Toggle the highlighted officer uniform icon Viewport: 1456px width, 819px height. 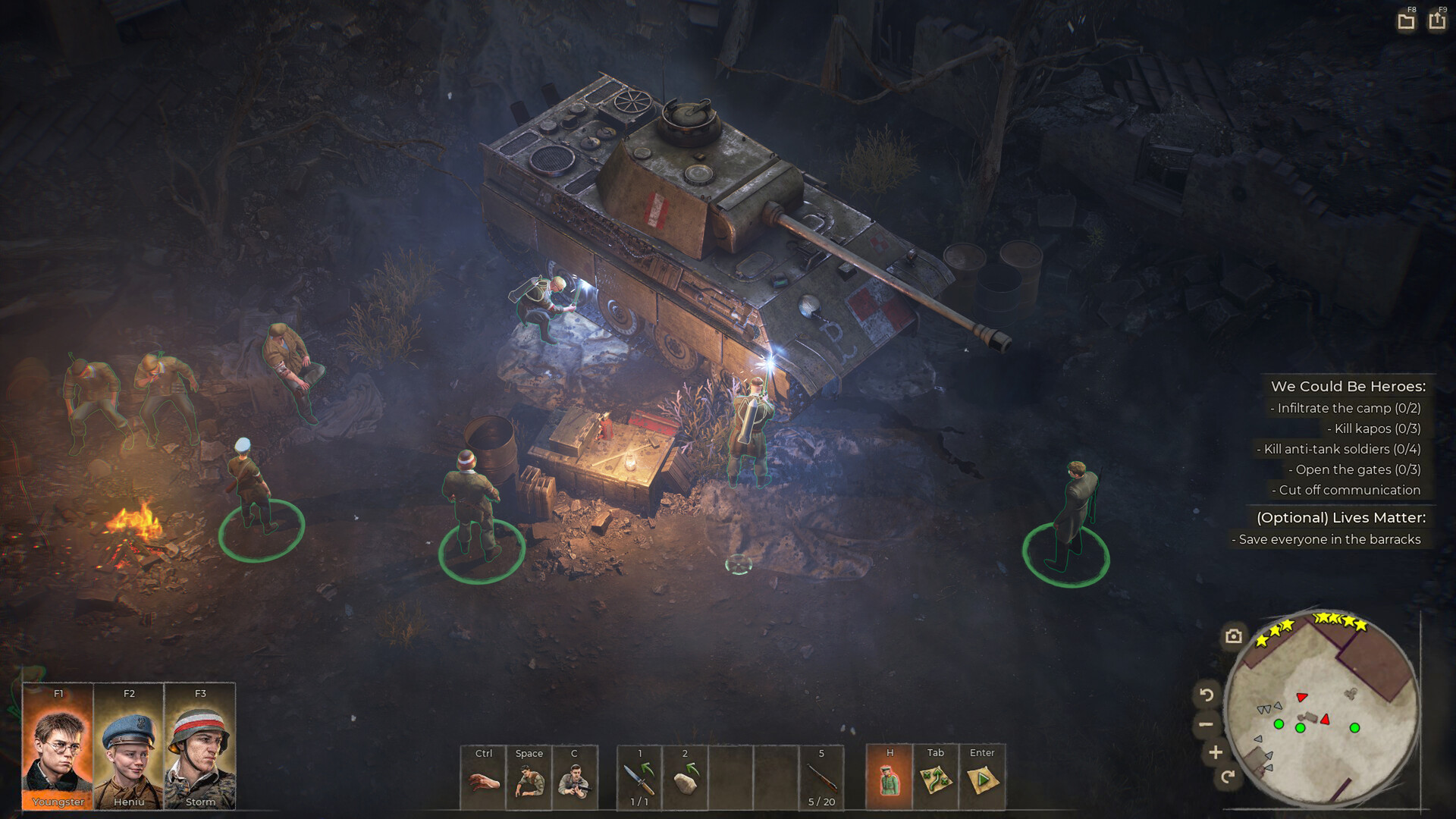pos(890,779)
